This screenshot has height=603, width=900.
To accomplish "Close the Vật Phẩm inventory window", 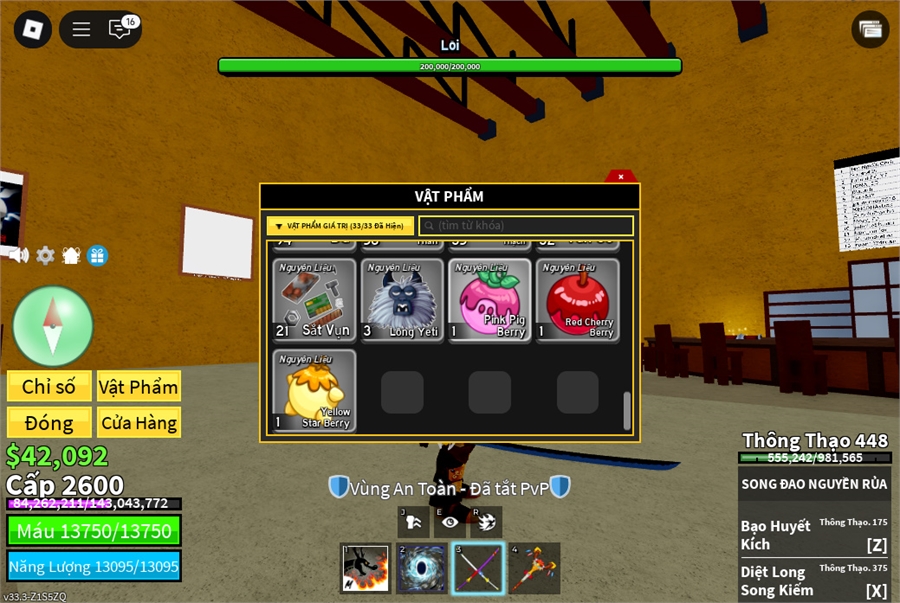I will point(621,177).
